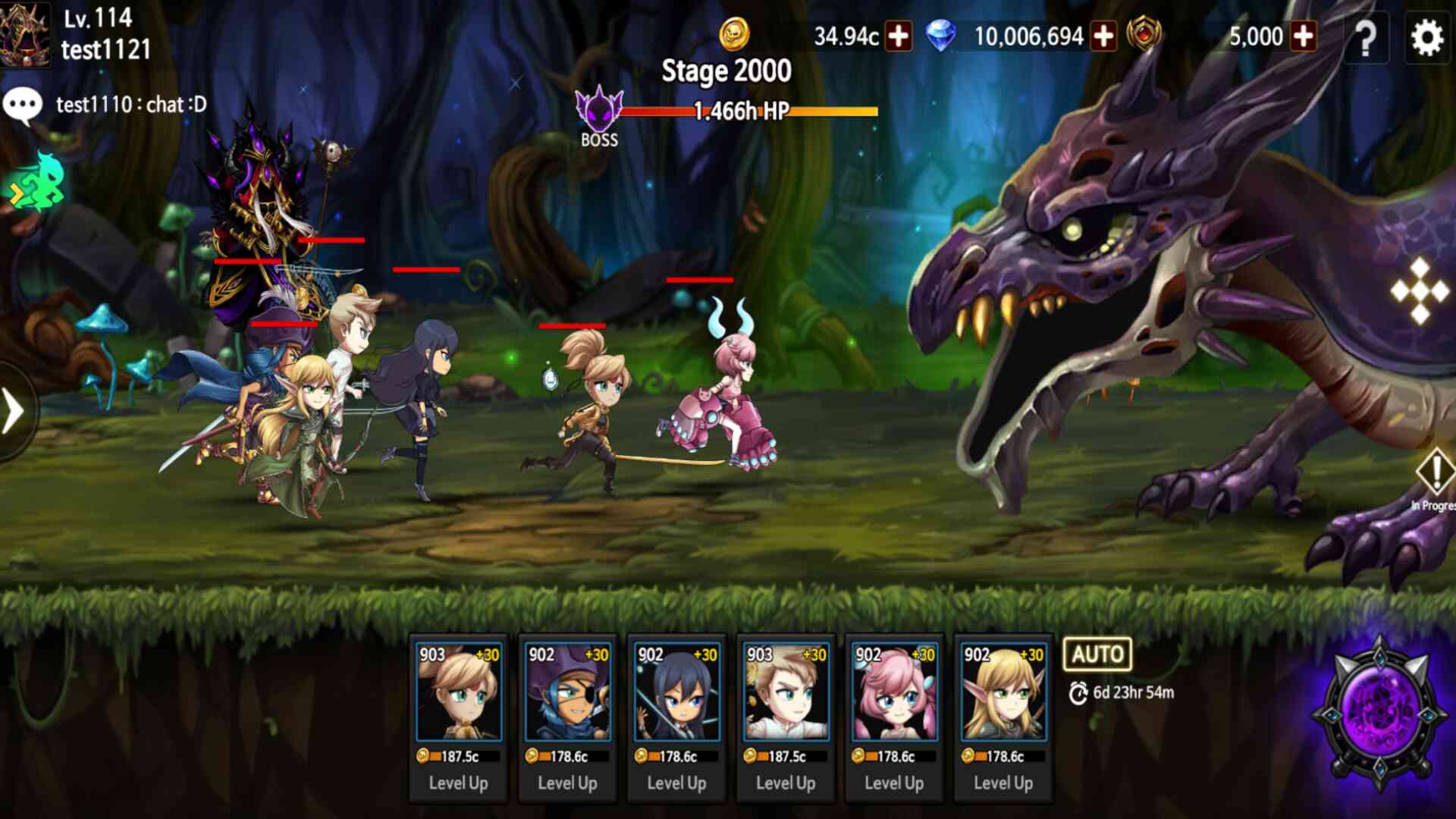Screen dimensions: 1456x819
Task: Level up the blonde elf hero
Action: click(x=1003, y=783)
